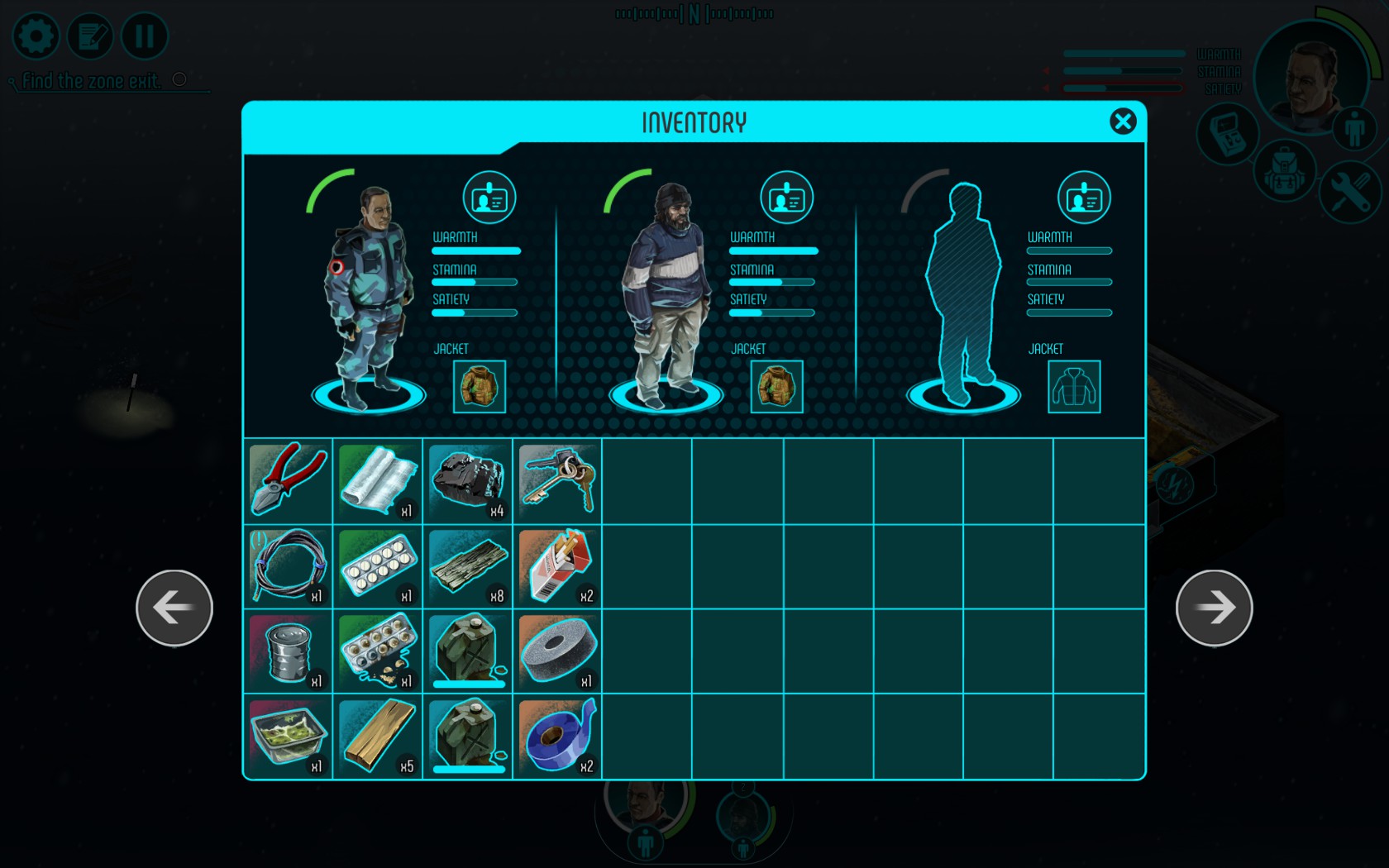Screen dimensions: 1389x868
Task: Select the grinding wheel item
Action: [557, 651]
